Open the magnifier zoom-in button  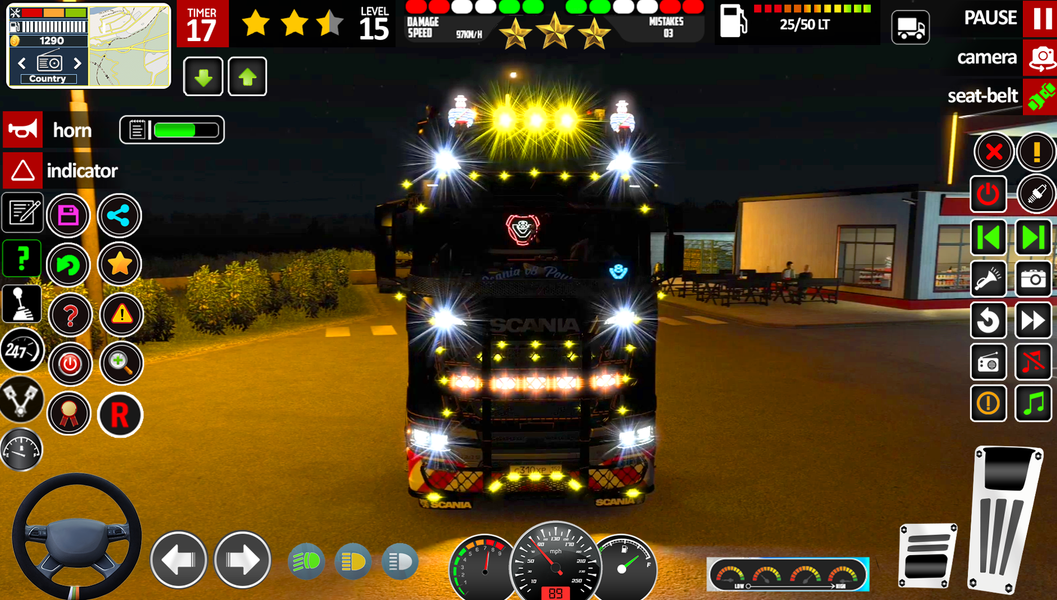120,364
